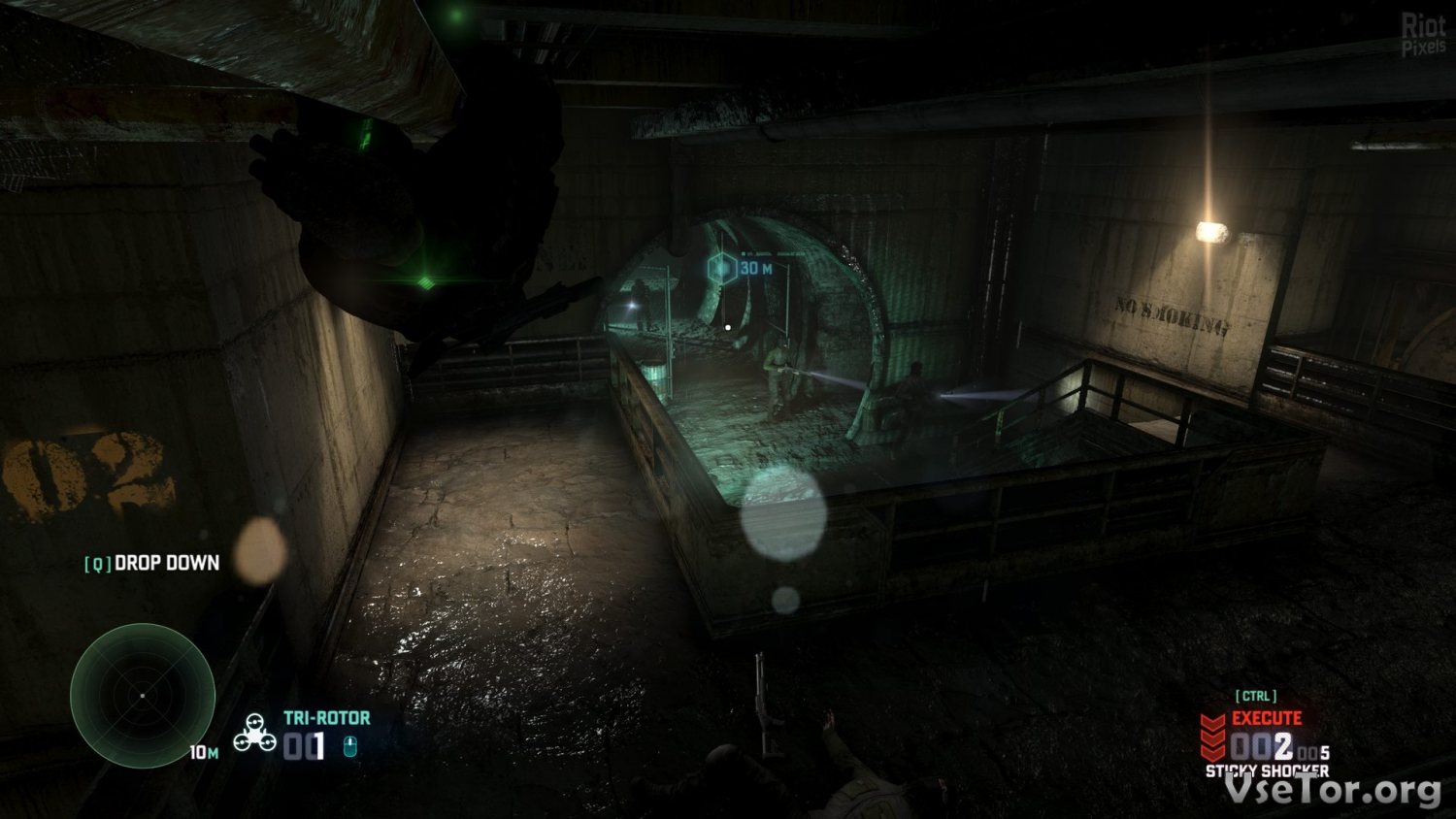Viewport: 1456px width, 819px height.
Task: Select the Sticky Shocker weapon label
Action: pyautogui.click(x=1267, y=770)
